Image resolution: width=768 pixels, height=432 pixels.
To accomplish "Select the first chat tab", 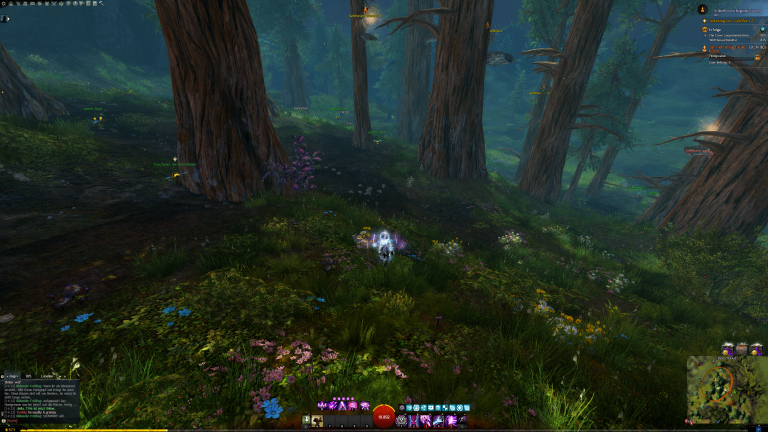I will click(11, 376).
